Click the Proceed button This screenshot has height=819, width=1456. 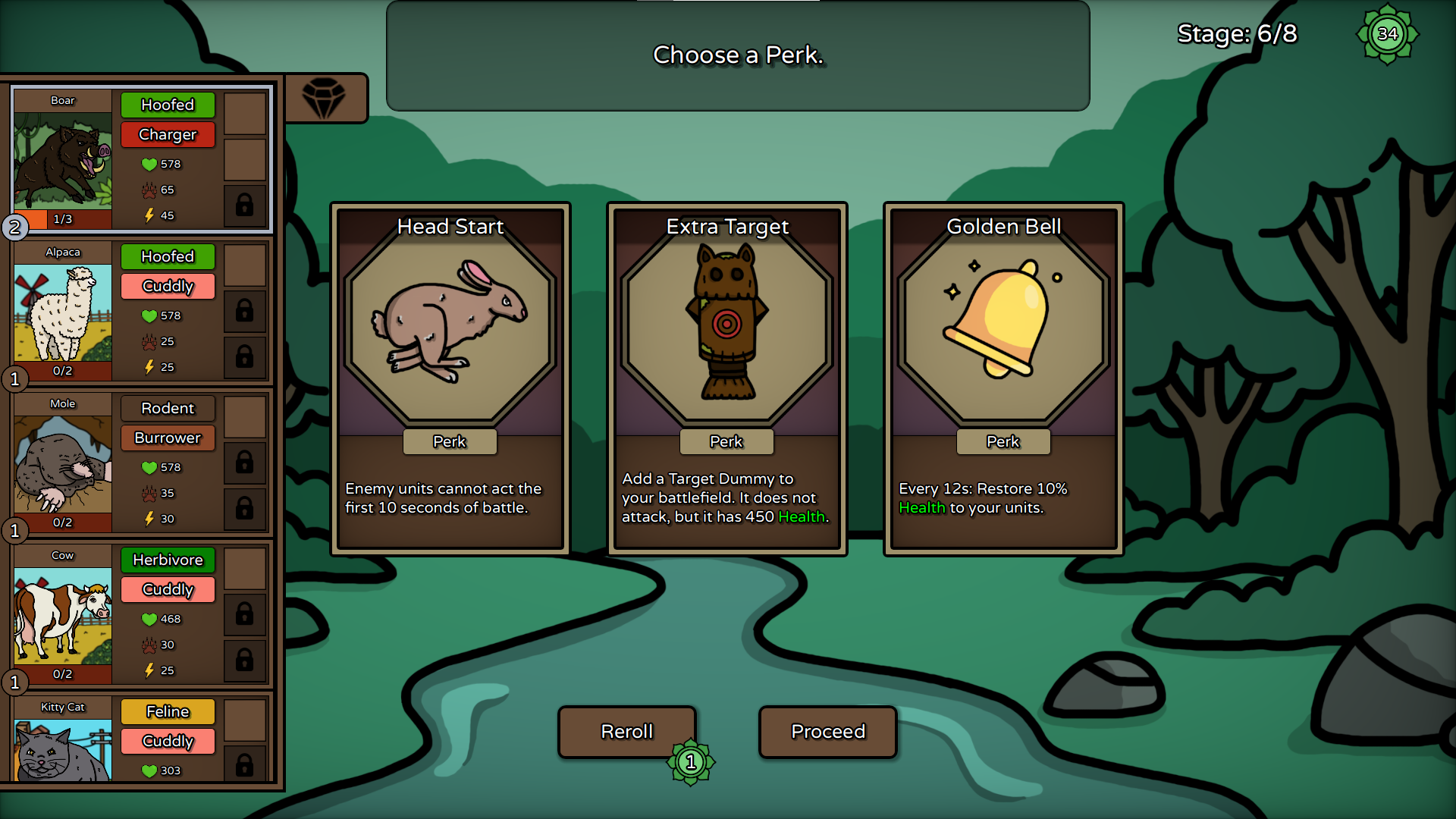pyautogui.click(x=828, y=732)
